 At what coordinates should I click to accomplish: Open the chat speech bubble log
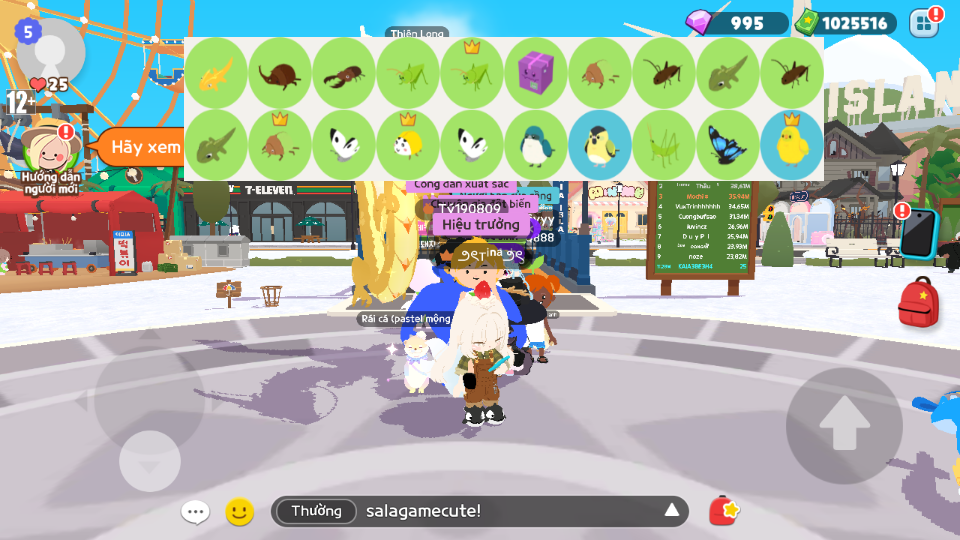pyautogui.click(x=195, y=512)
